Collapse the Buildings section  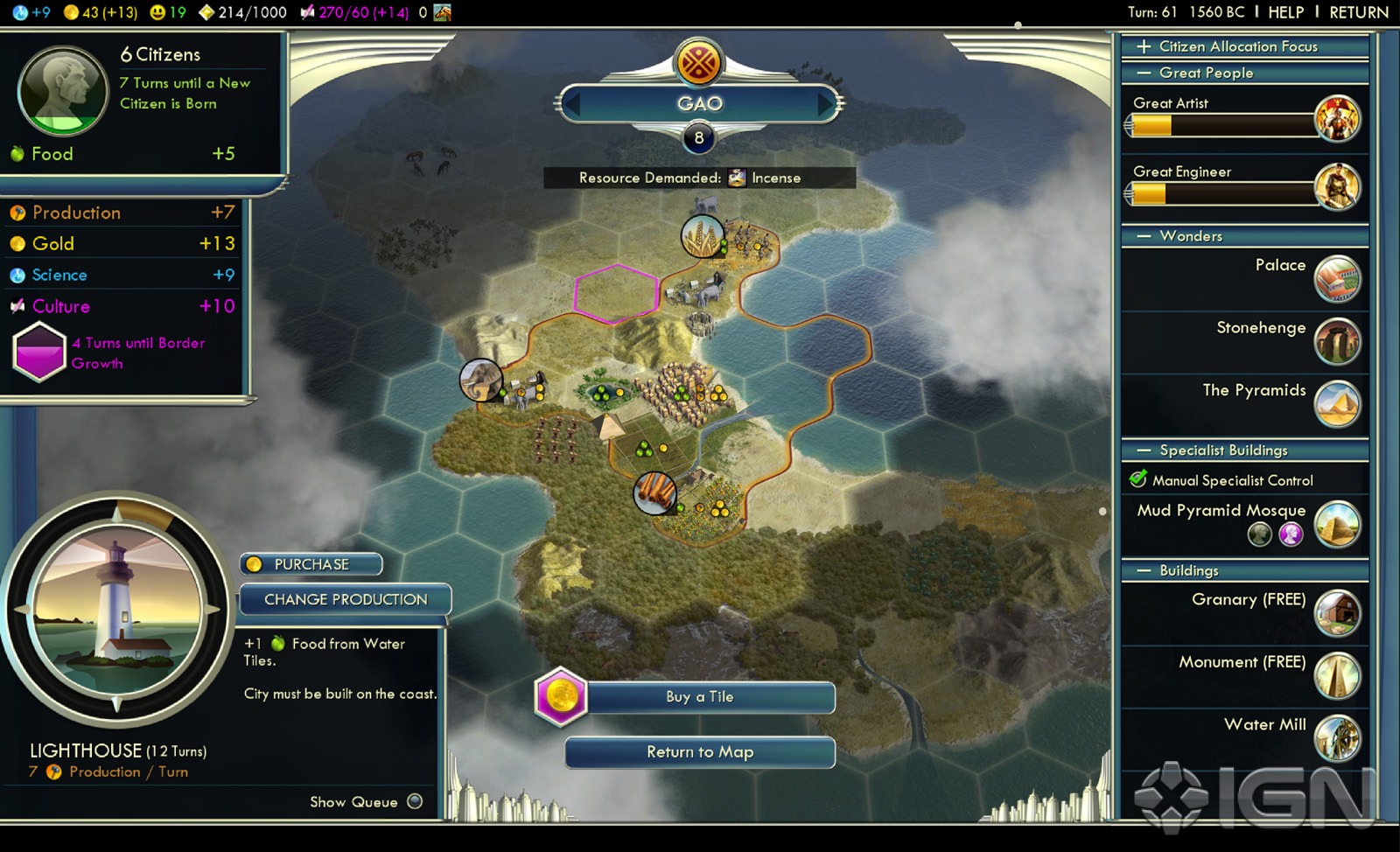coord(1143,570)
